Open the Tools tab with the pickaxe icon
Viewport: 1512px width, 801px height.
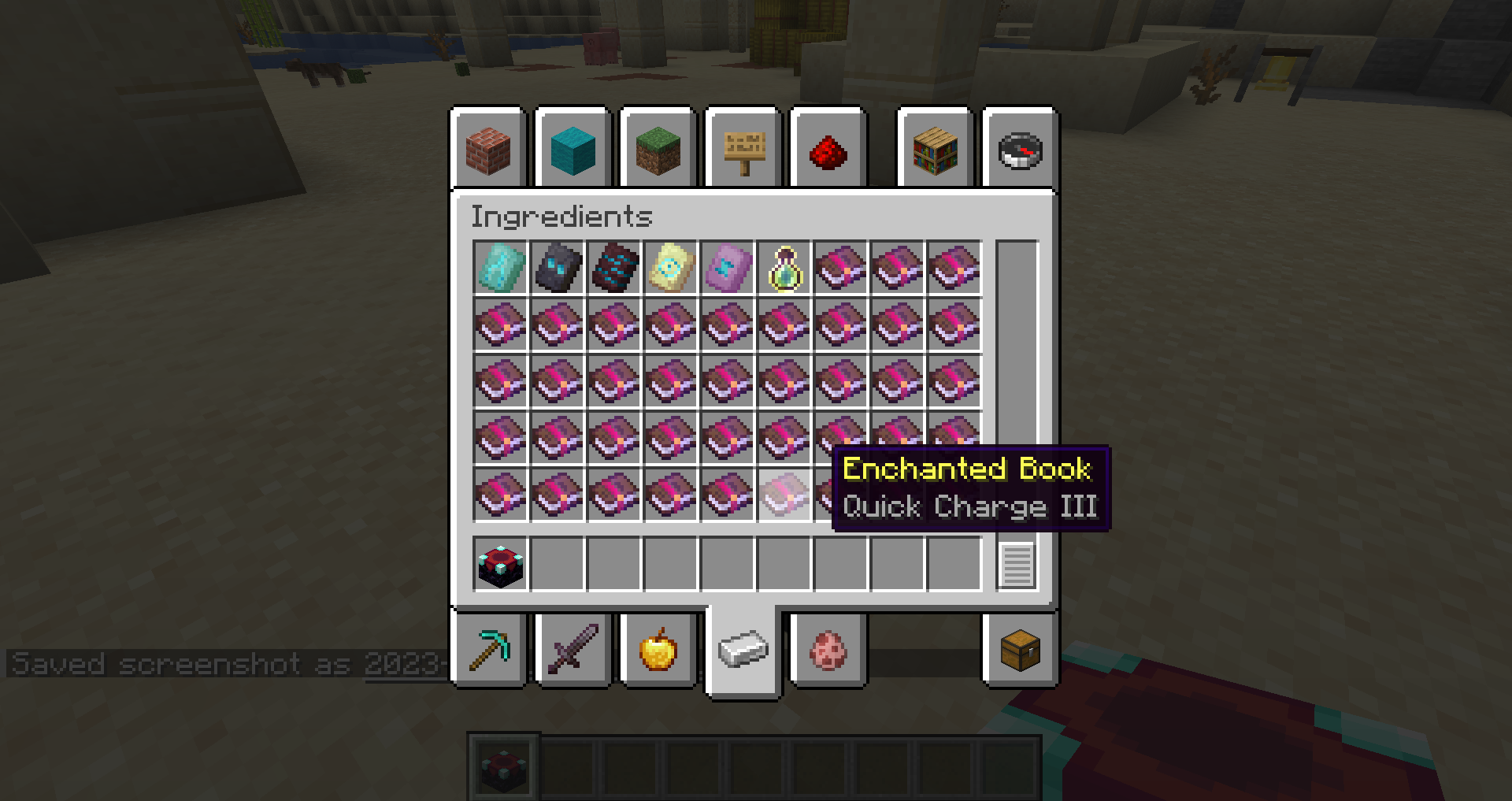[x=488, y=651]
